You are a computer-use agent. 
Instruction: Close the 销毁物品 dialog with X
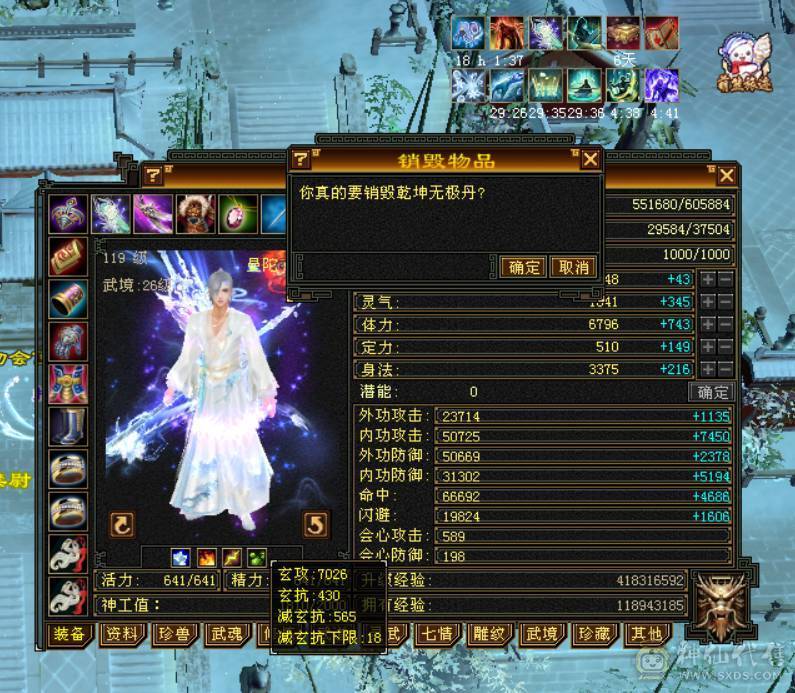point(591,159)
